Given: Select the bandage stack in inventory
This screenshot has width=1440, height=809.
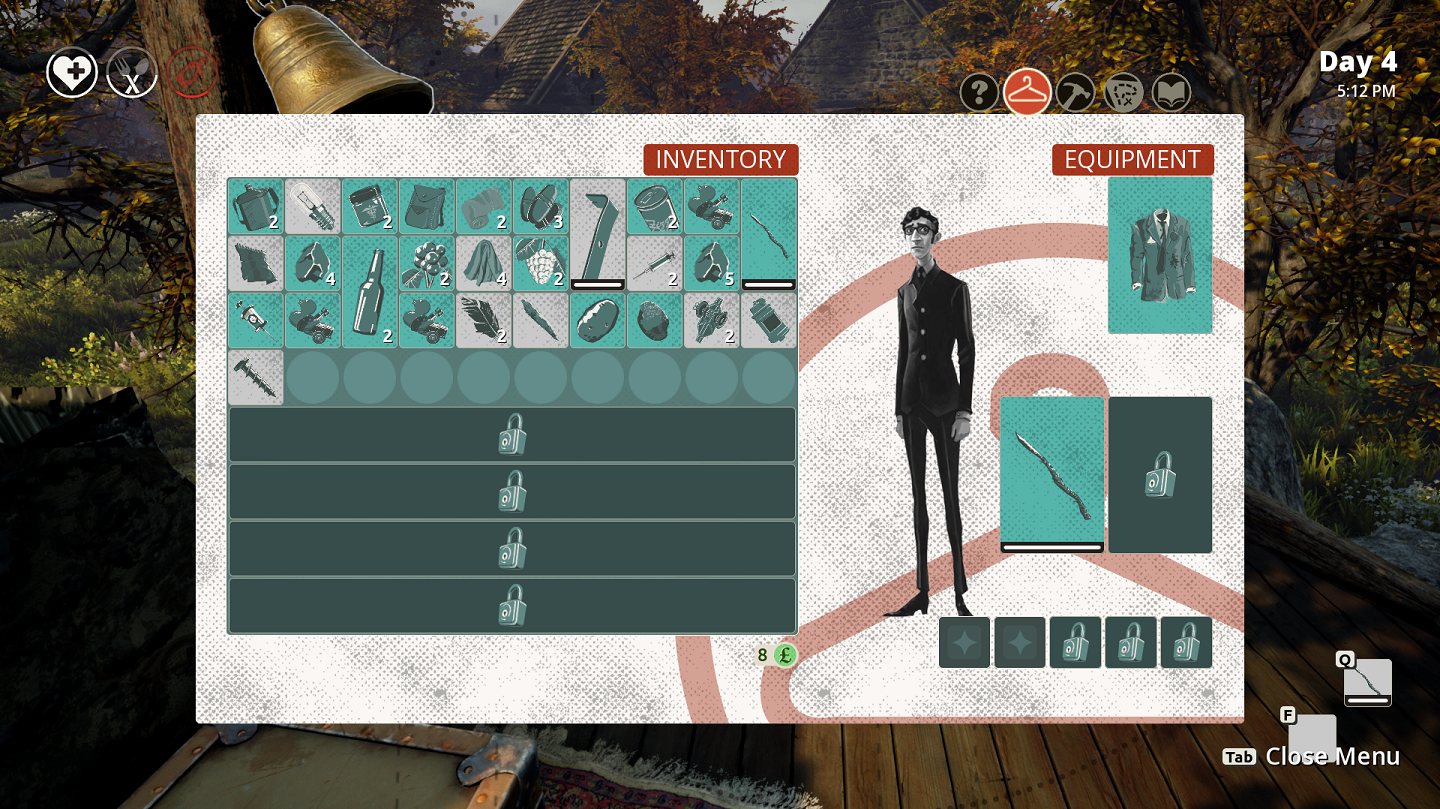Looking at the screenshot, I should point(484,205).
